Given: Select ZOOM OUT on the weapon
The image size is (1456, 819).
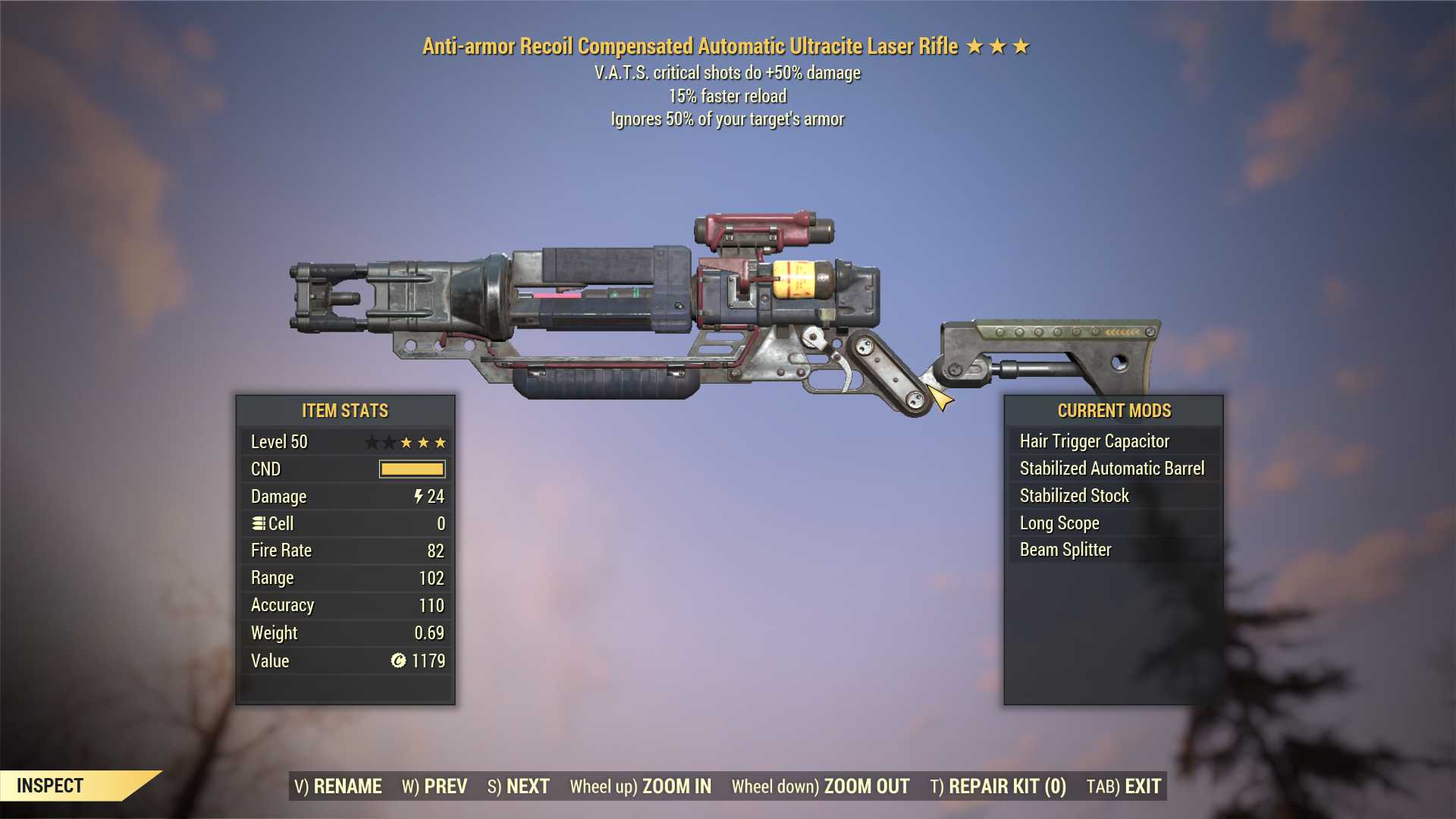Looking at the screenshot, I should click(821, 786).
